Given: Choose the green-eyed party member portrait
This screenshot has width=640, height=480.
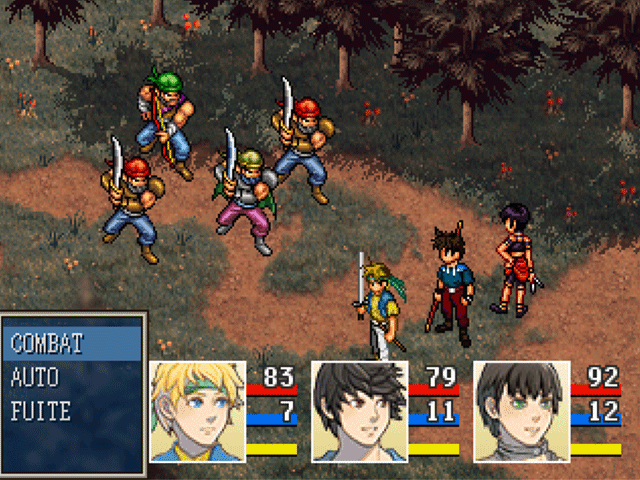Looking at the screenshot, I should click(521, 412).
